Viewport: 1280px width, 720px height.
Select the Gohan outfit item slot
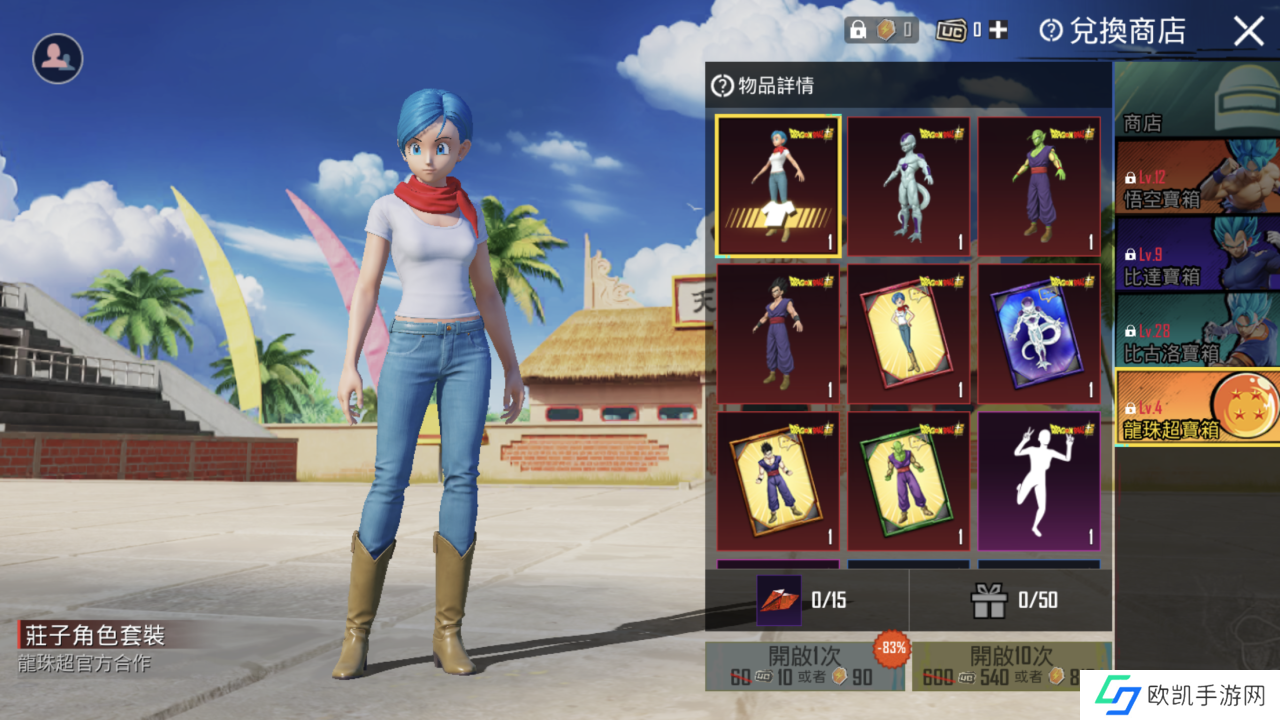coord(778,333)
